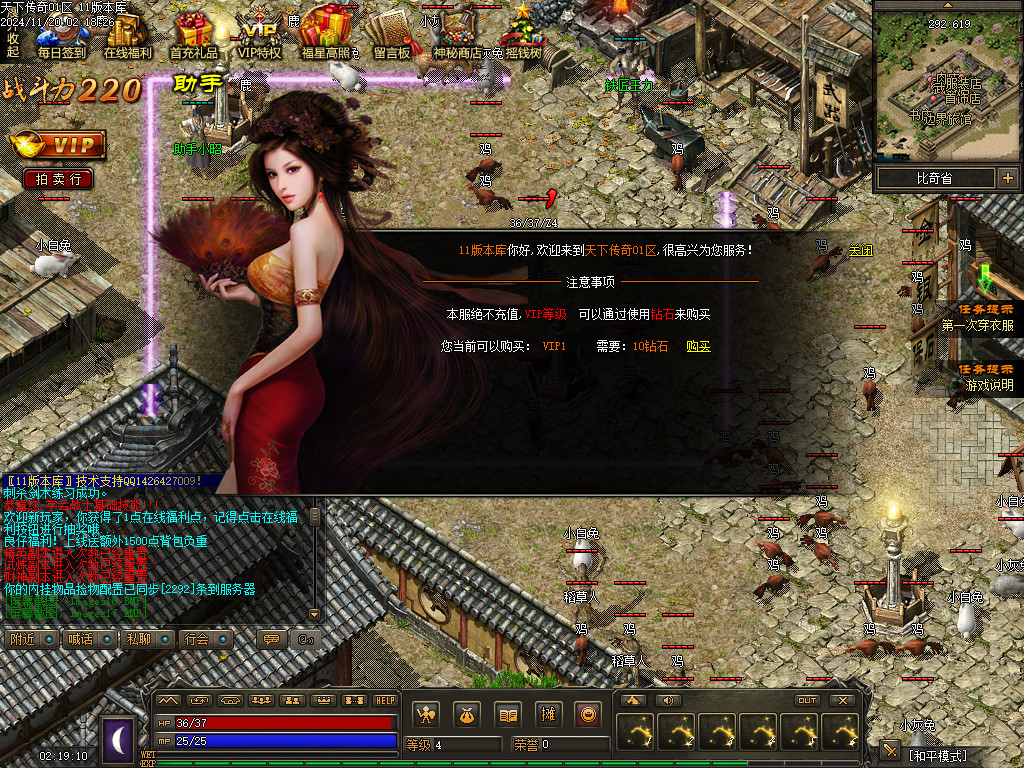Visit the 神秘商店 mystery shop
1024x768 pixels.
coord(457,37)
